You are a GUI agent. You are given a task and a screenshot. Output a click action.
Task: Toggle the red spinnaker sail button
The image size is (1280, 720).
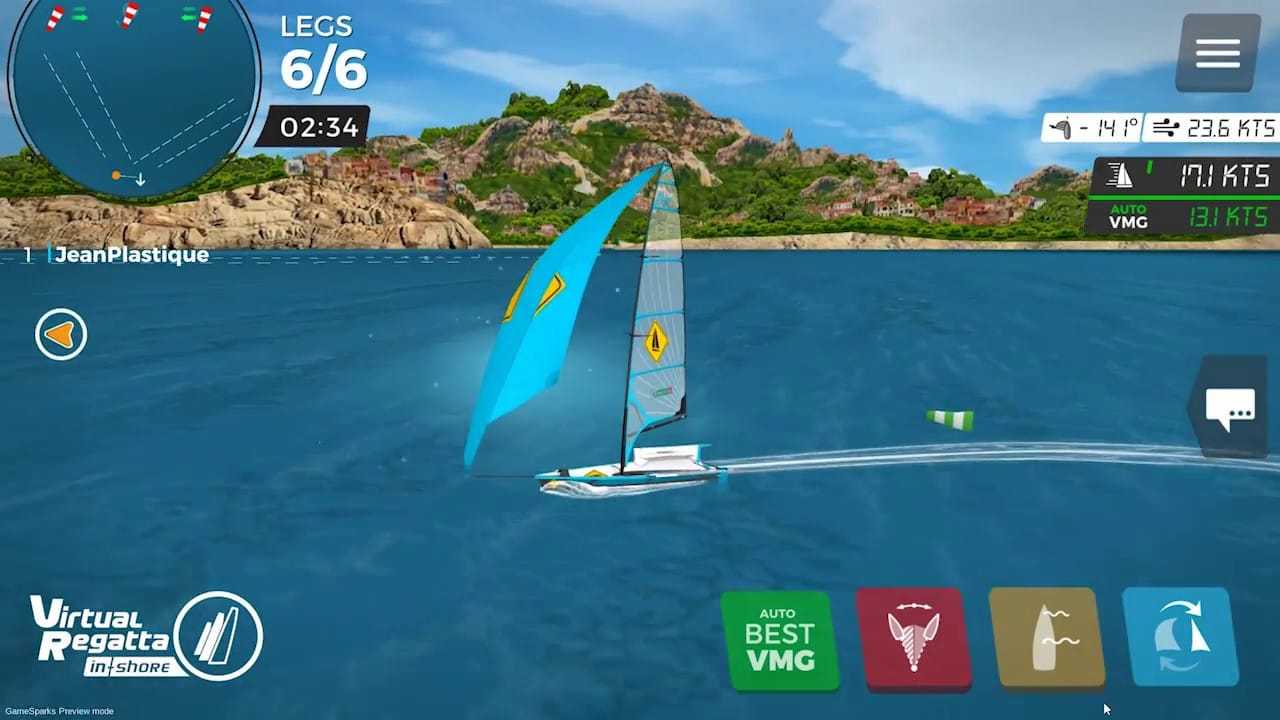tap(913, 639)
